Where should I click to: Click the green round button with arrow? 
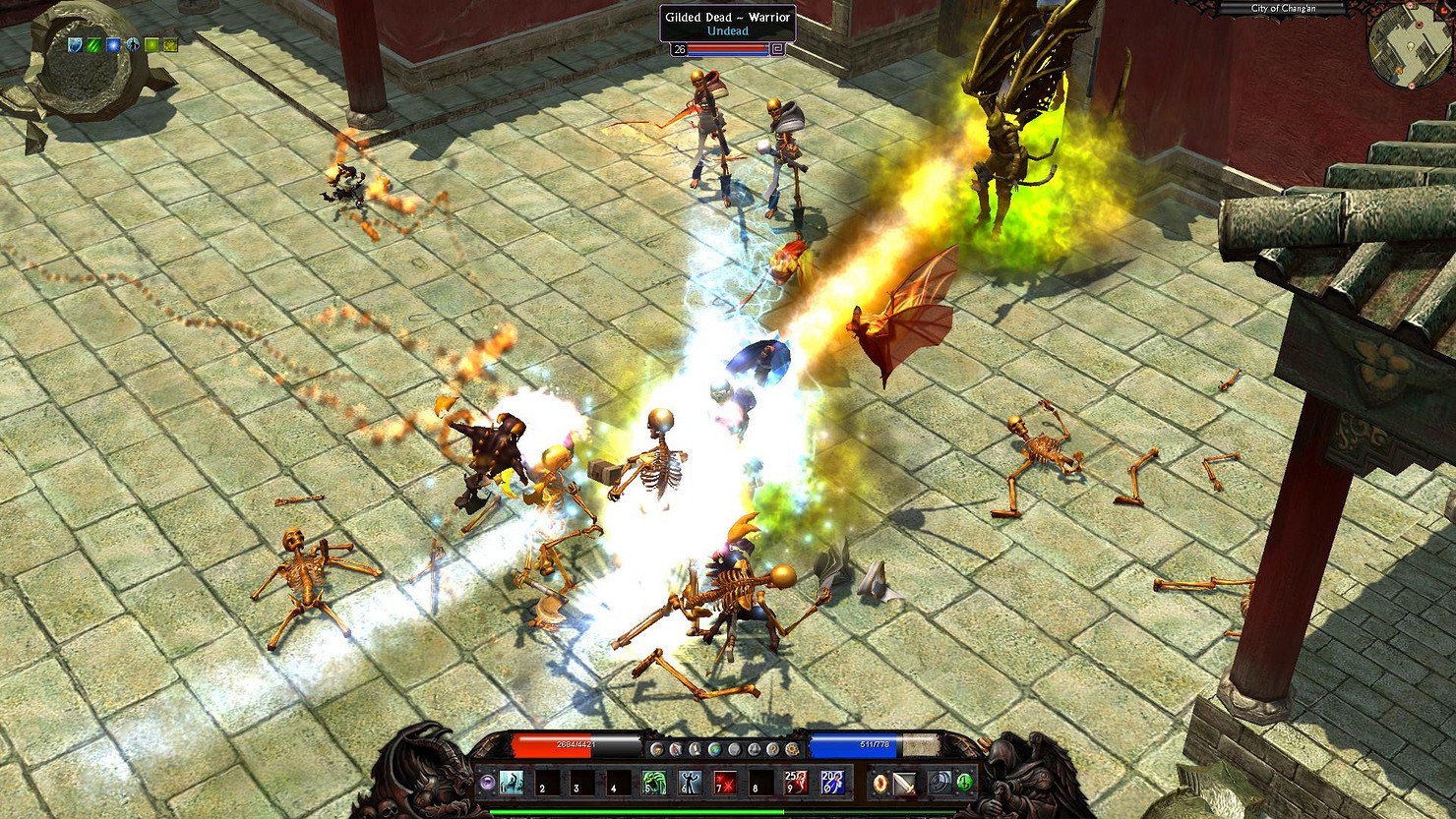click(965, 783)
